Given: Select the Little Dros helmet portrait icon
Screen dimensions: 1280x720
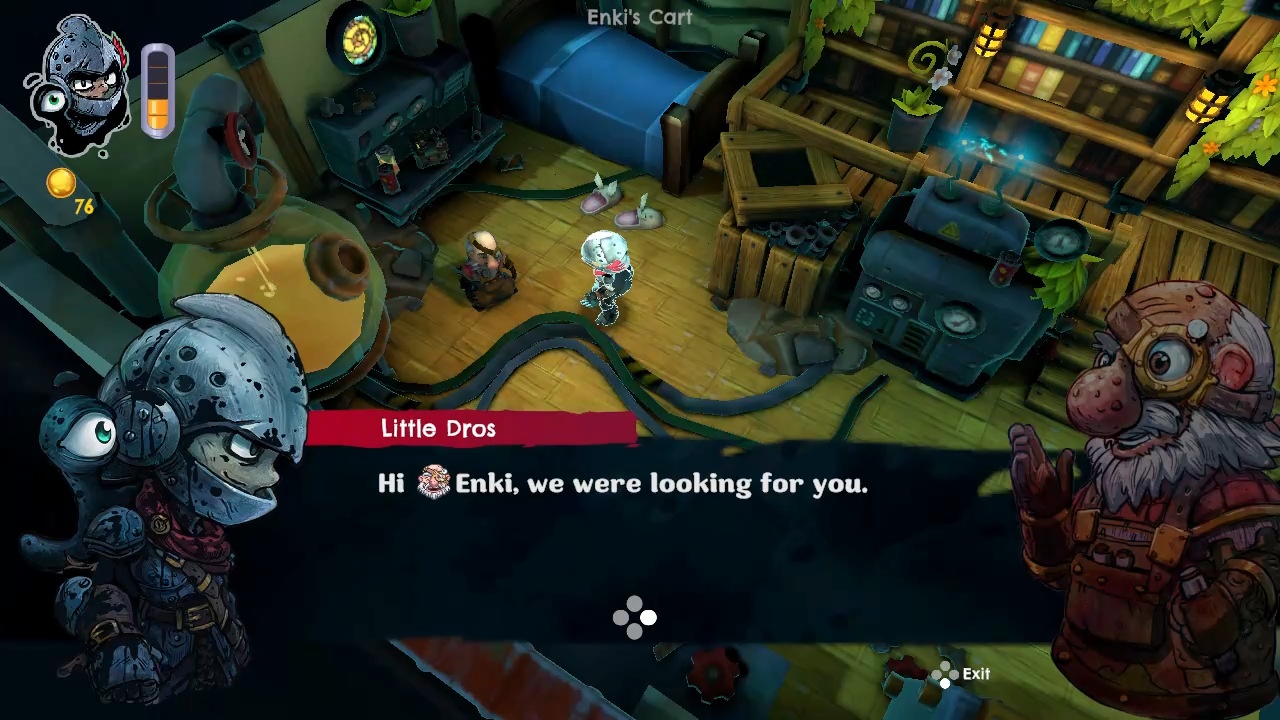Looking at the screenshot, I should [80, 85].
